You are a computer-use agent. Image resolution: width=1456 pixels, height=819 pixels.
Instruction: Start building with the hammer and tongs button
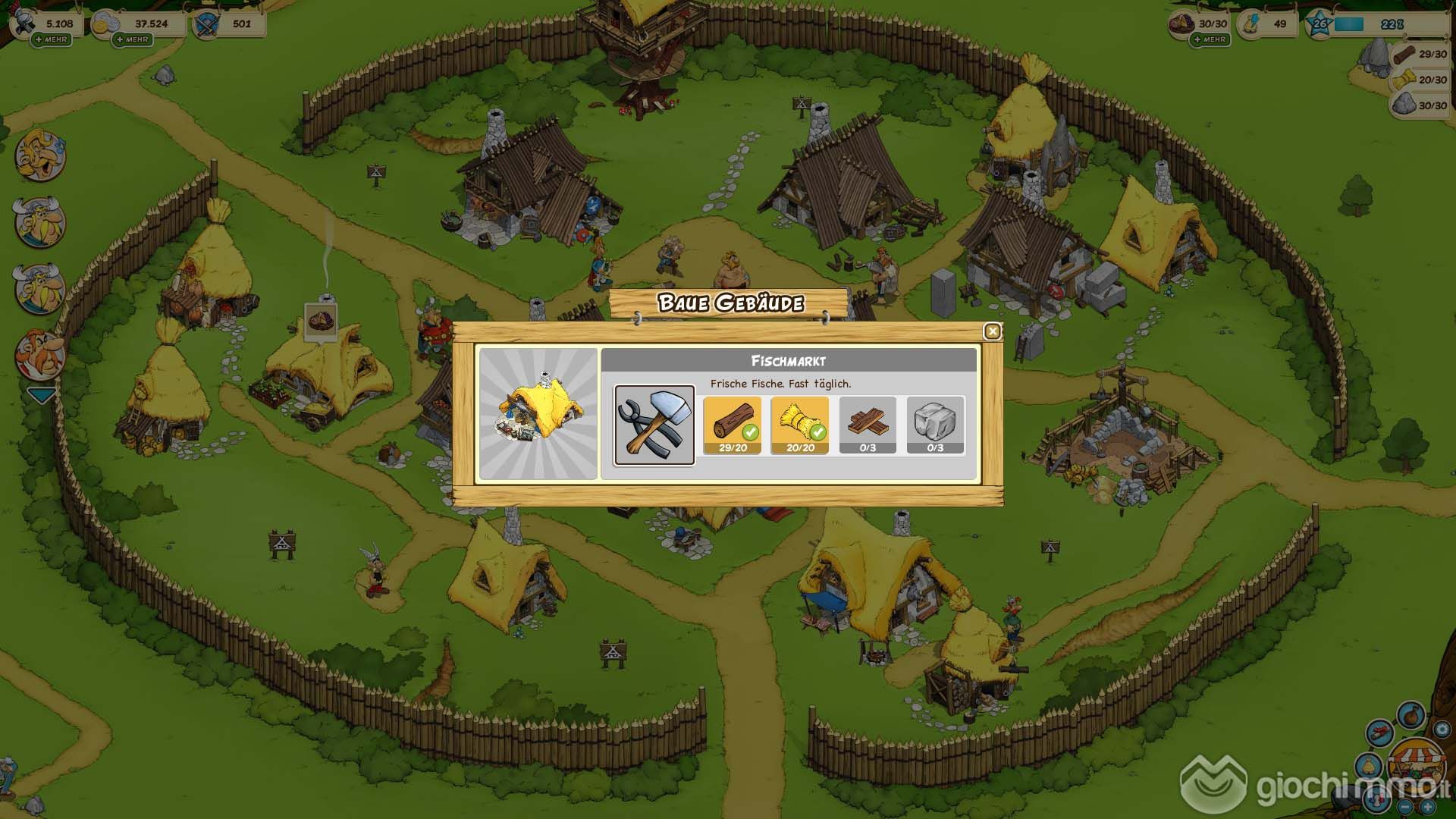(654, 425)
